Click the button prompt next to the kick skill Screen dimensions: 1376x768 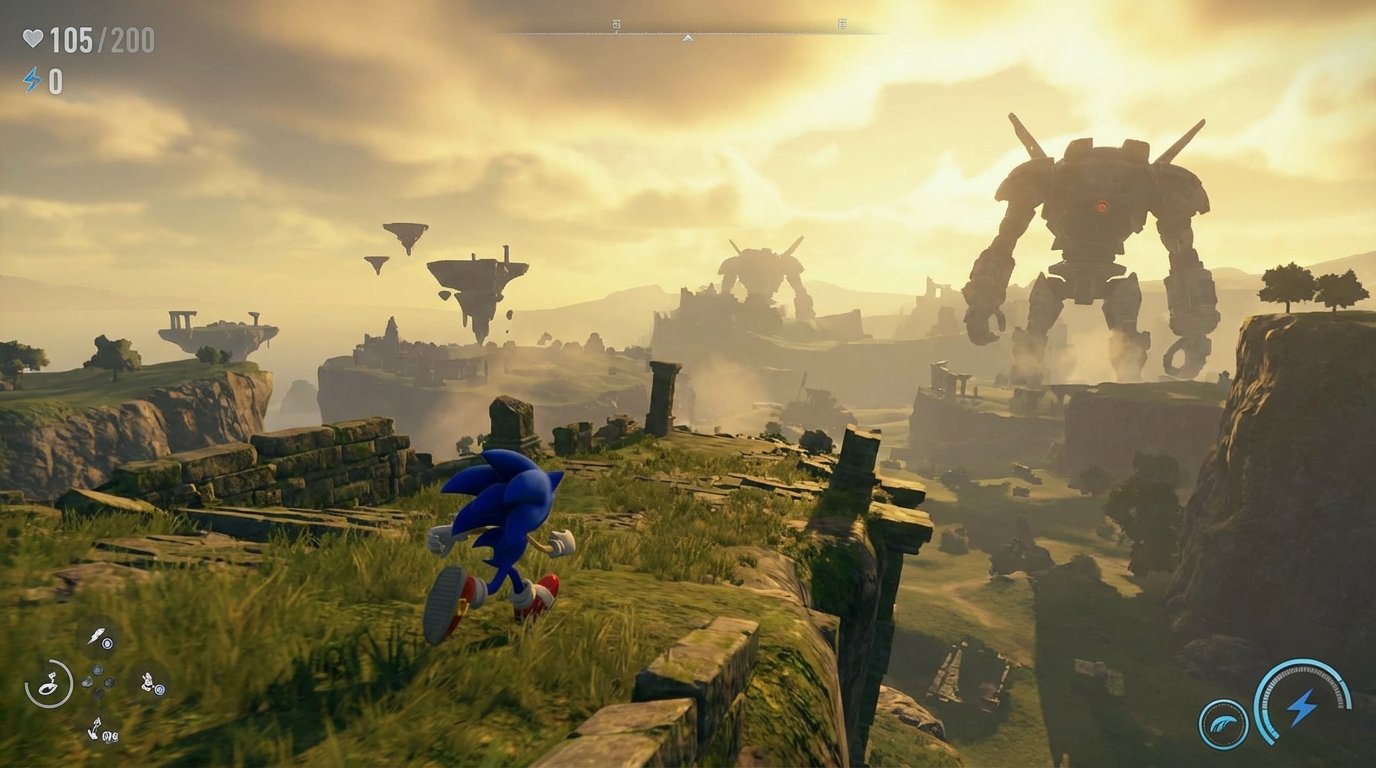click(x=110, y=735)
